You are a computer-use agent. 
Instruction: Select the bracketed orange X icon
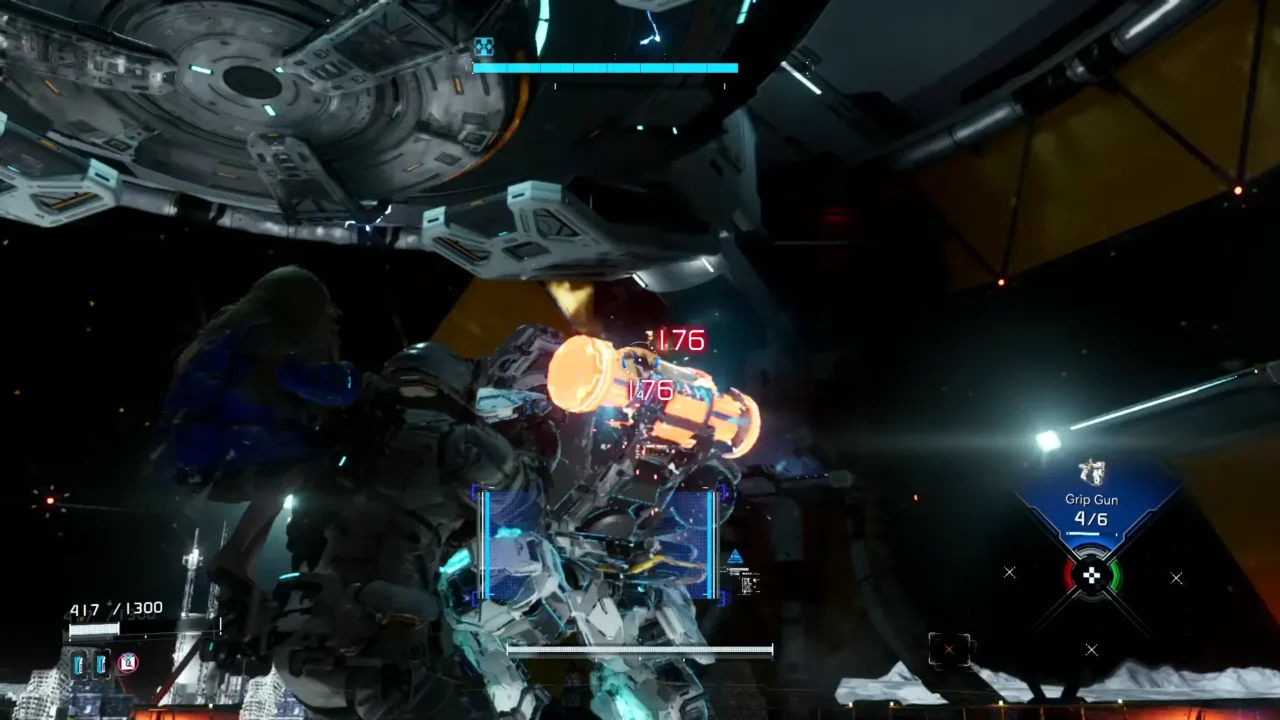(948, 650)
